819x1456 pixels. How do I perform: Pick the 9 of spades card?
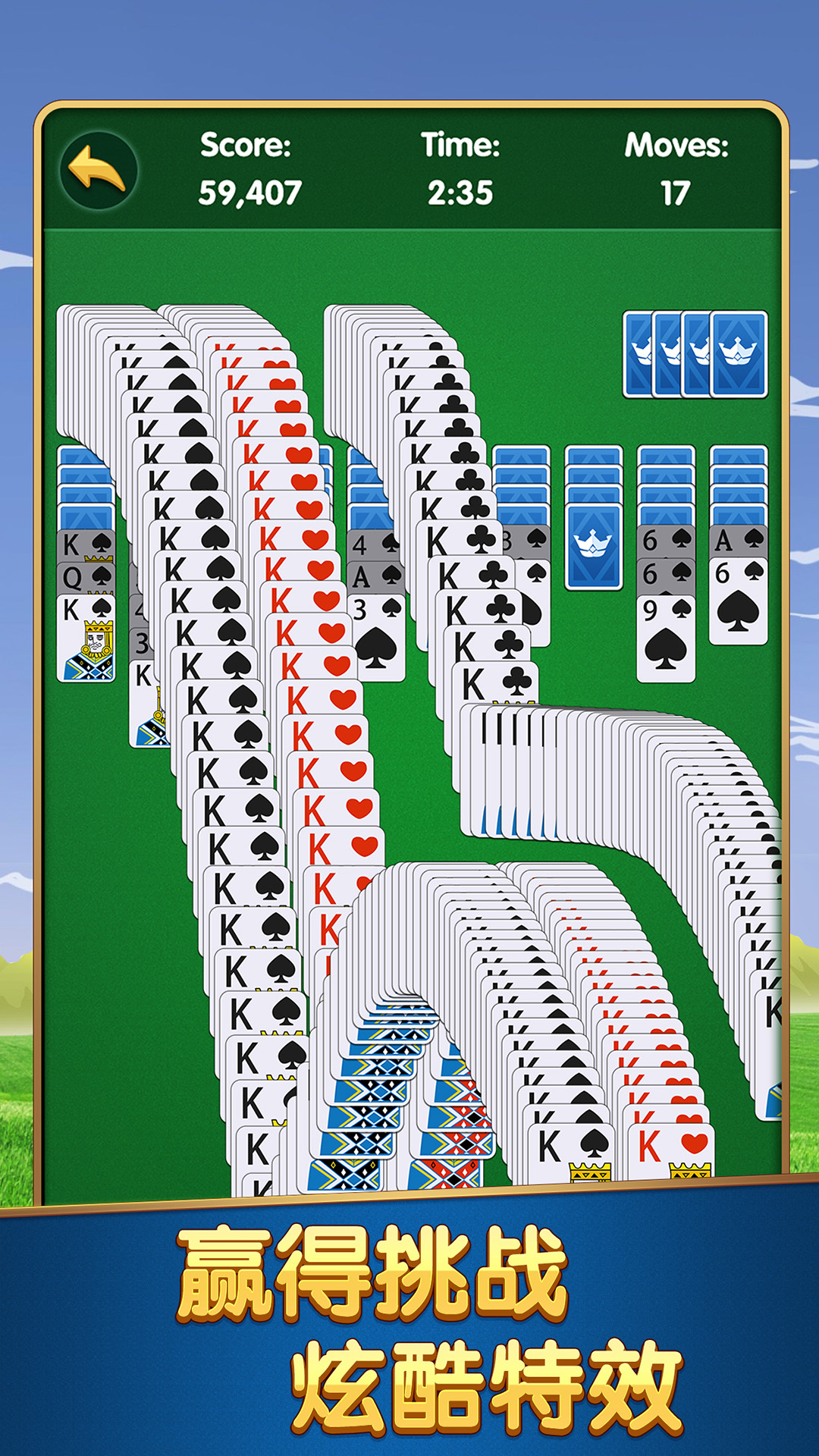pos(665,639)
